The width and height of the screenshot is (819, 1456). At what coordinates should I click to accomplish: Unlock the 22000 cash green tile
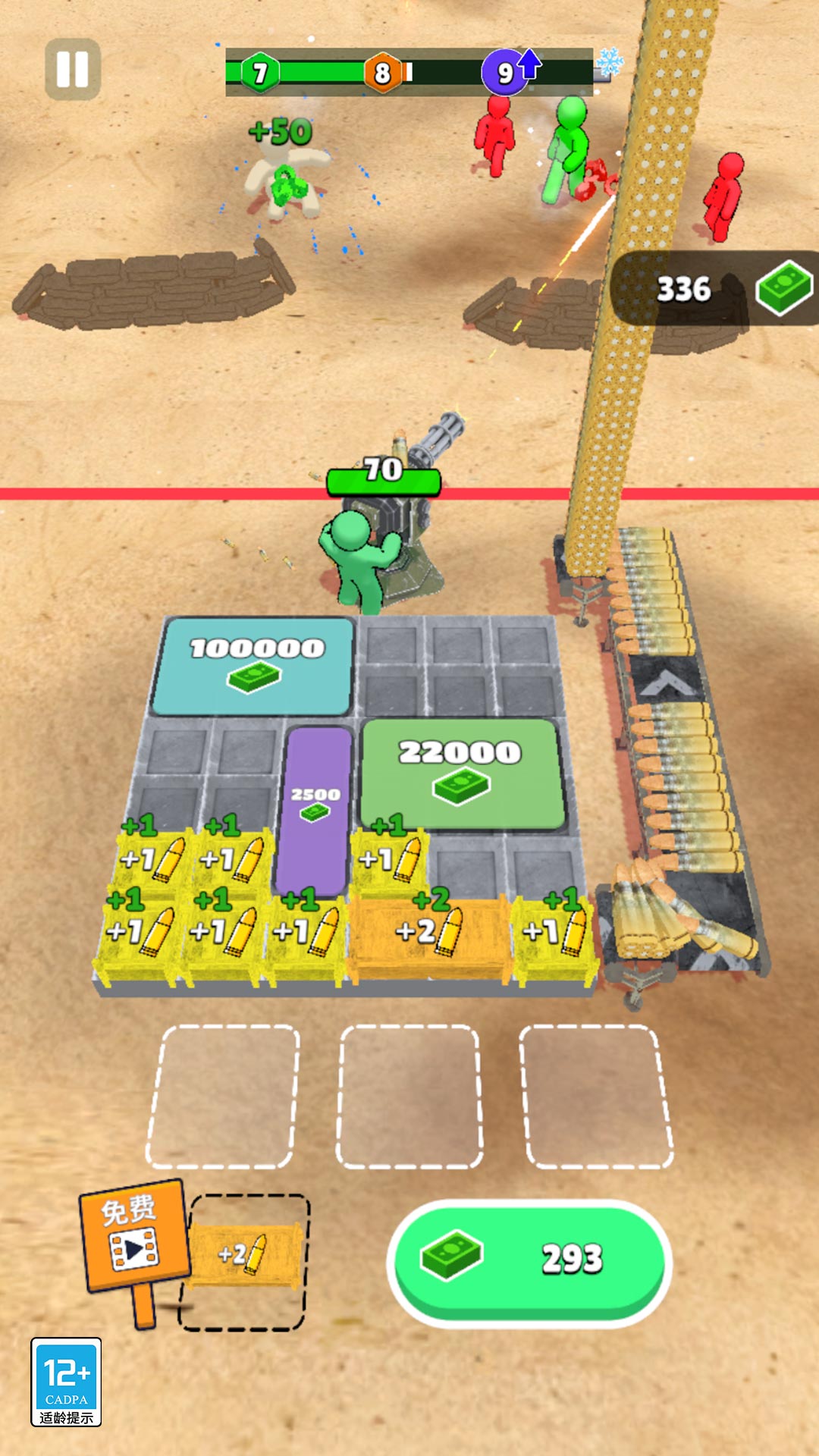tap(461, 772)
